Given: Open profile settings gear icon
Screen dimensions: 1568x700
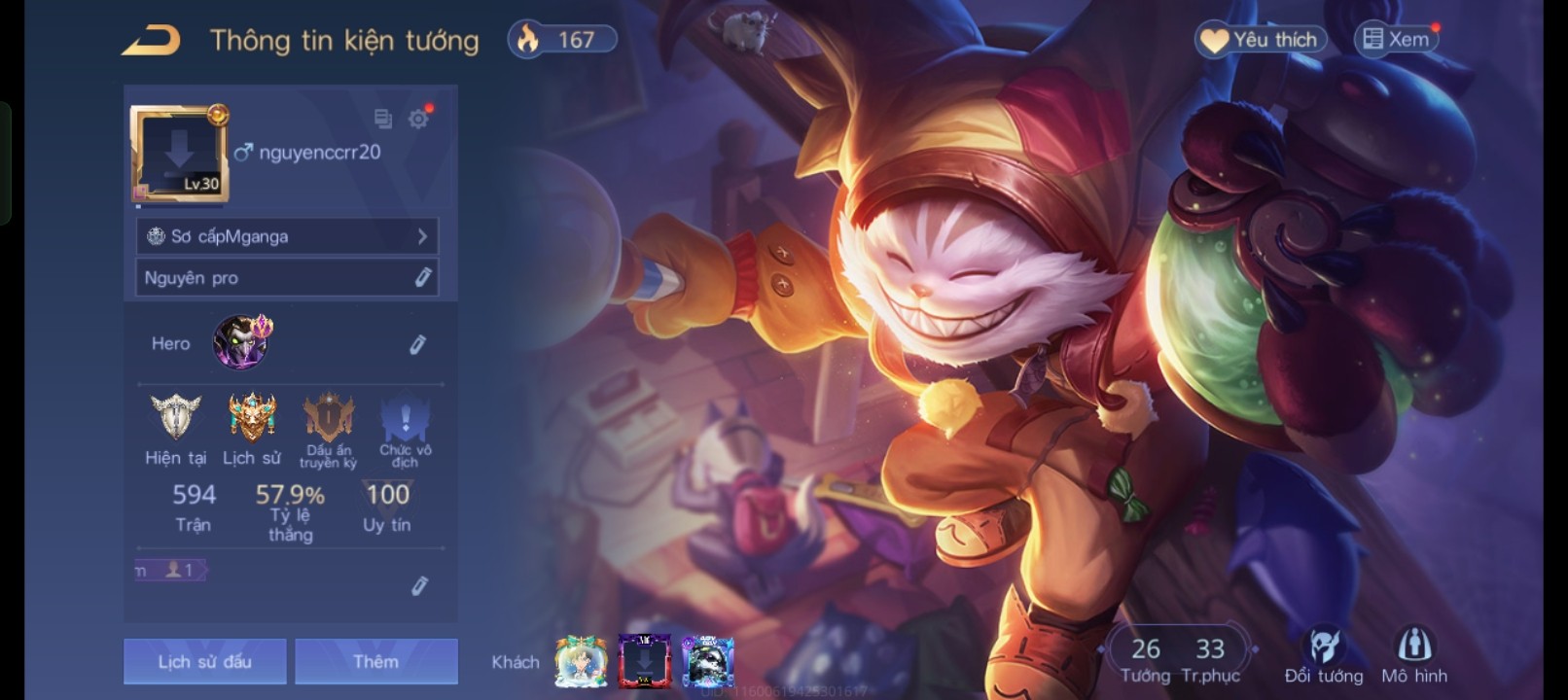Looking at the screenshot, I should (x=418, y=119).
